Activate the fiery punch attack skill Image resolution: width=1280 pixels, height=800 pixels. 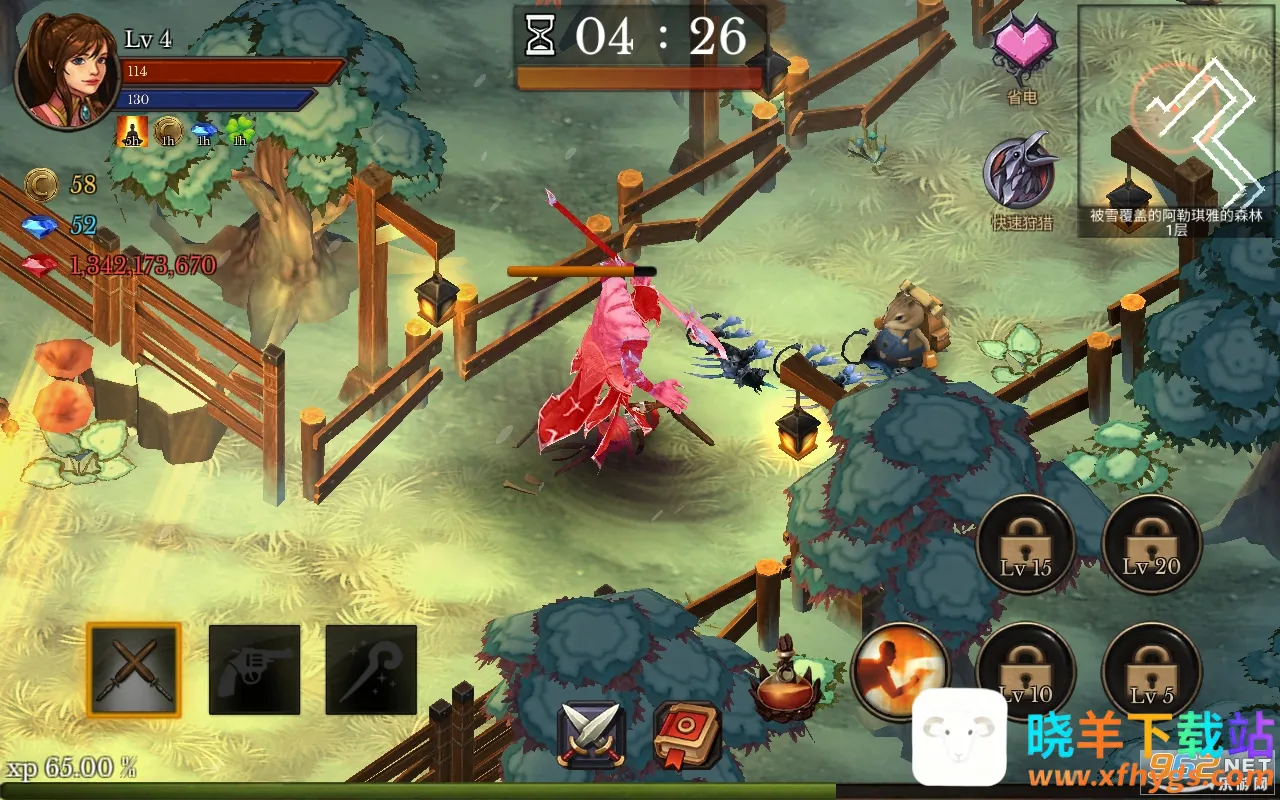[x=900, y=668]
